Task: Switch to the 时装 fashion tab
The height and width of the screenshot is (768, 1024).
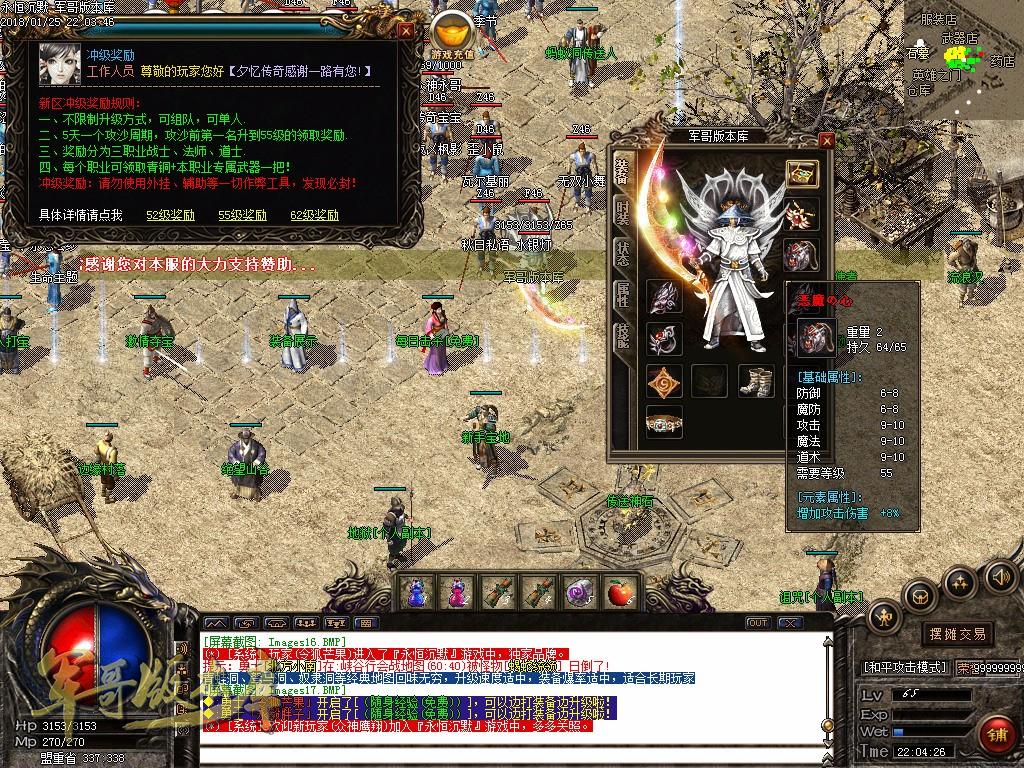Action: point(622,211)
